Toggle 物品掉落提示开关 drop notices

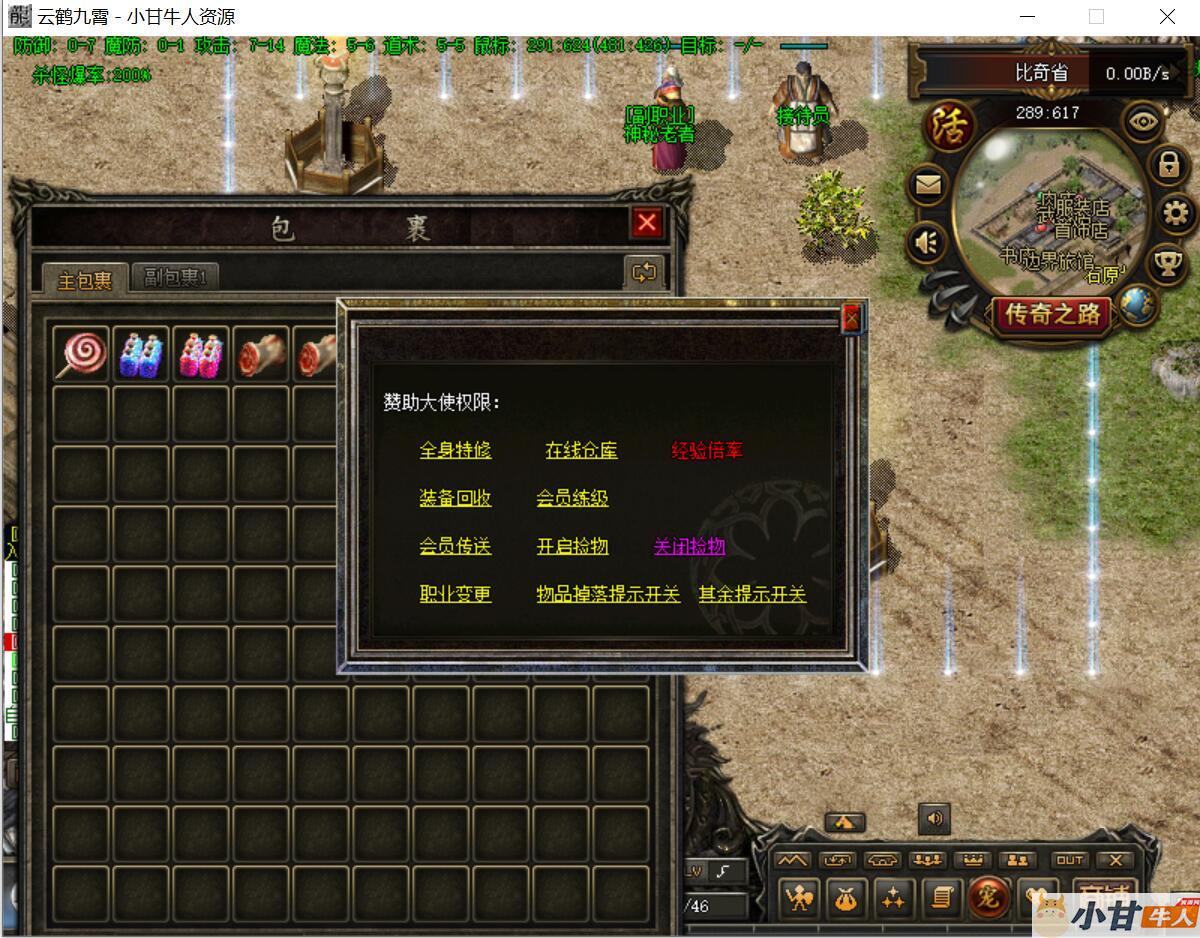[x=608, y=594]
